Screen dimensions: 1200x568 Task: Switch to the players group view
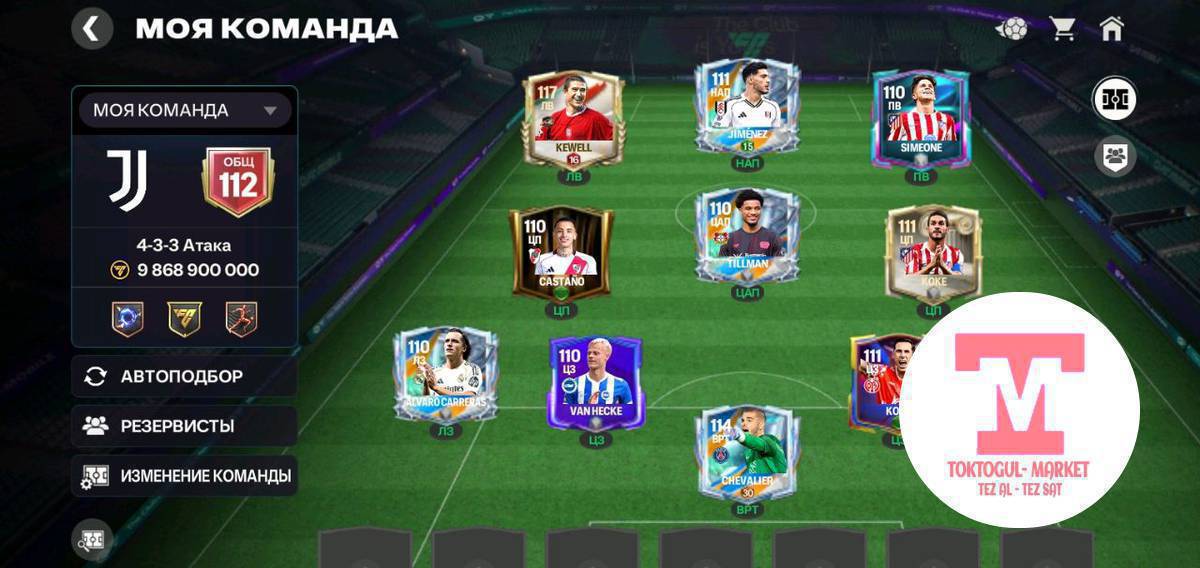(1114, 156)
